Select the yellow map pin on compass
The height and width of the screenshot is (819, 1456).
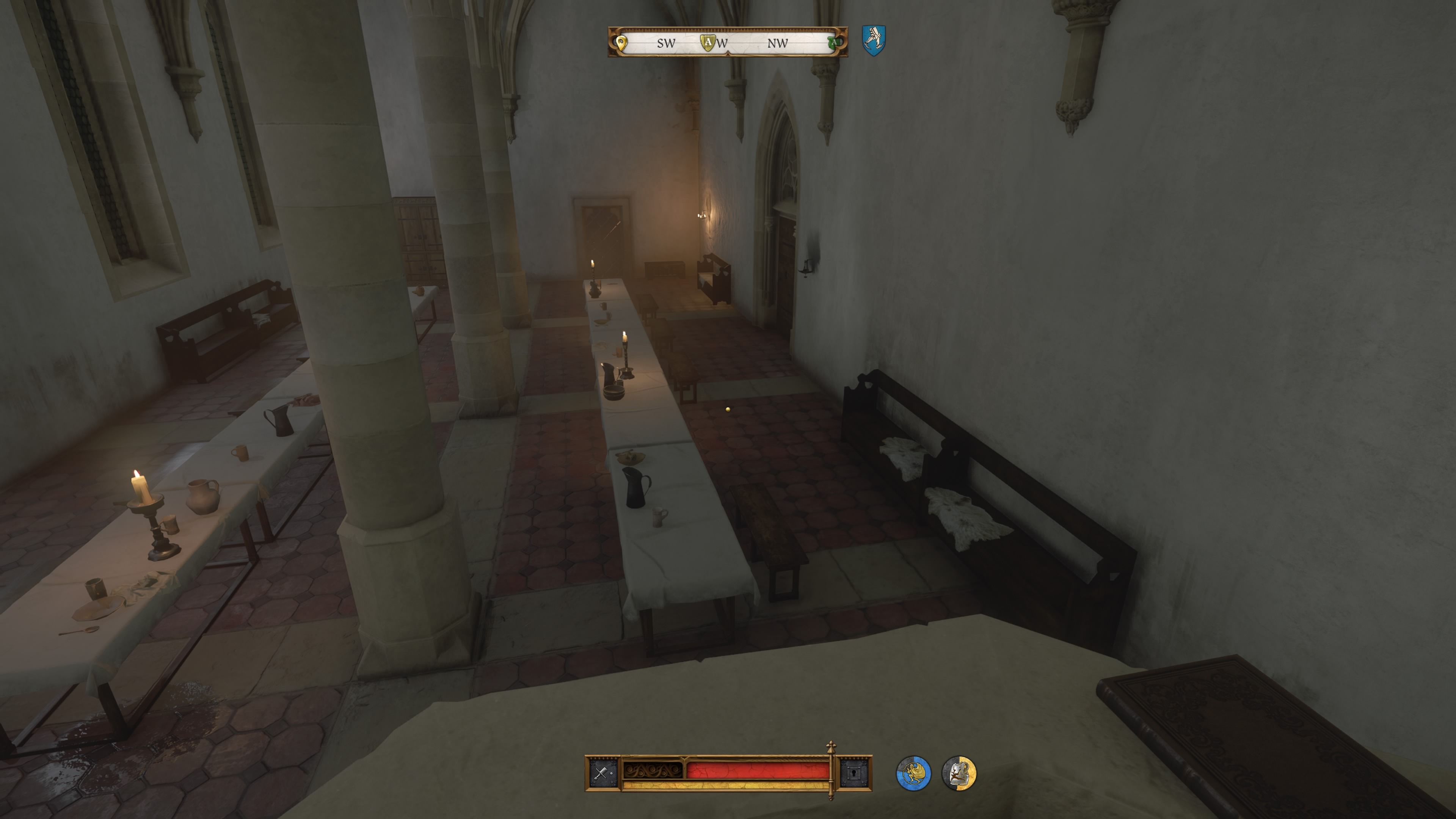tap(621, 42)
